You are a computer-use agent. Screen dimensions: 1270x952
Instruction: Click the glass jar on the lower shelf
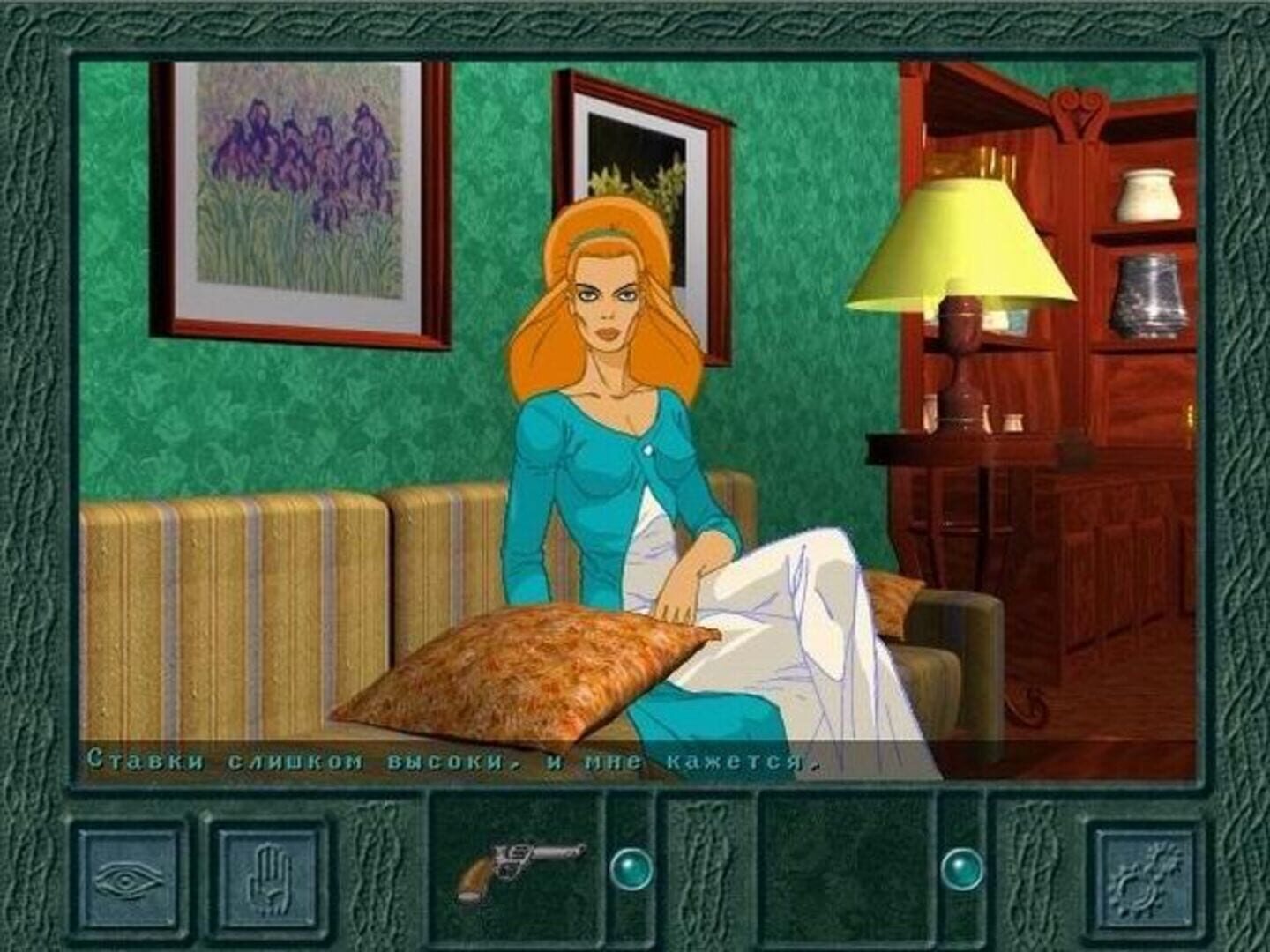click(x=1147, y=291)
